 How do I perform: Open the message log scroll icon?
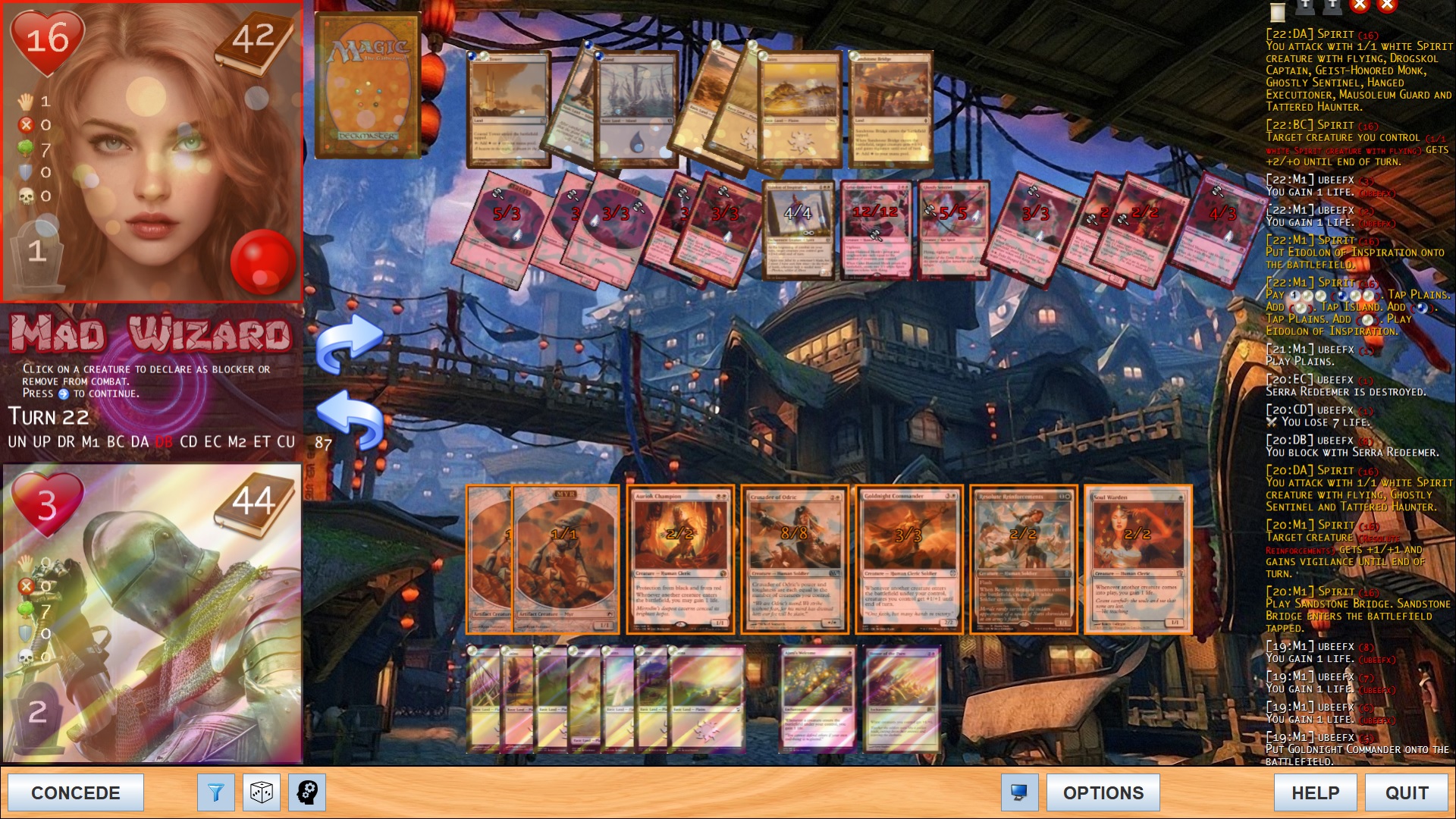click(1278, 11)
